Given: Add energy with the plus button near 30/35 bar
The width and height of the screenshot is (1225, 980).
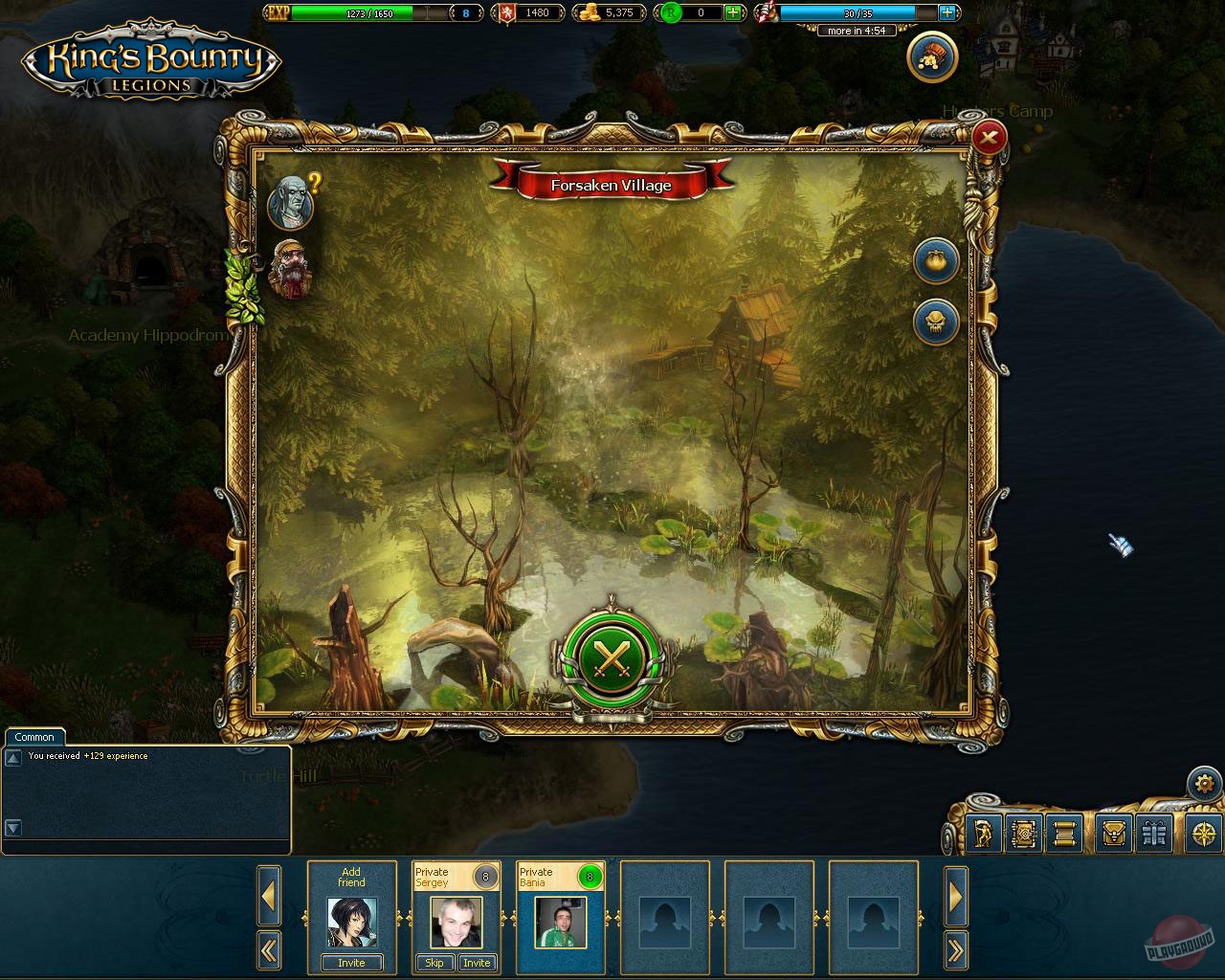Looking at the screenshot, I should 947,12.
